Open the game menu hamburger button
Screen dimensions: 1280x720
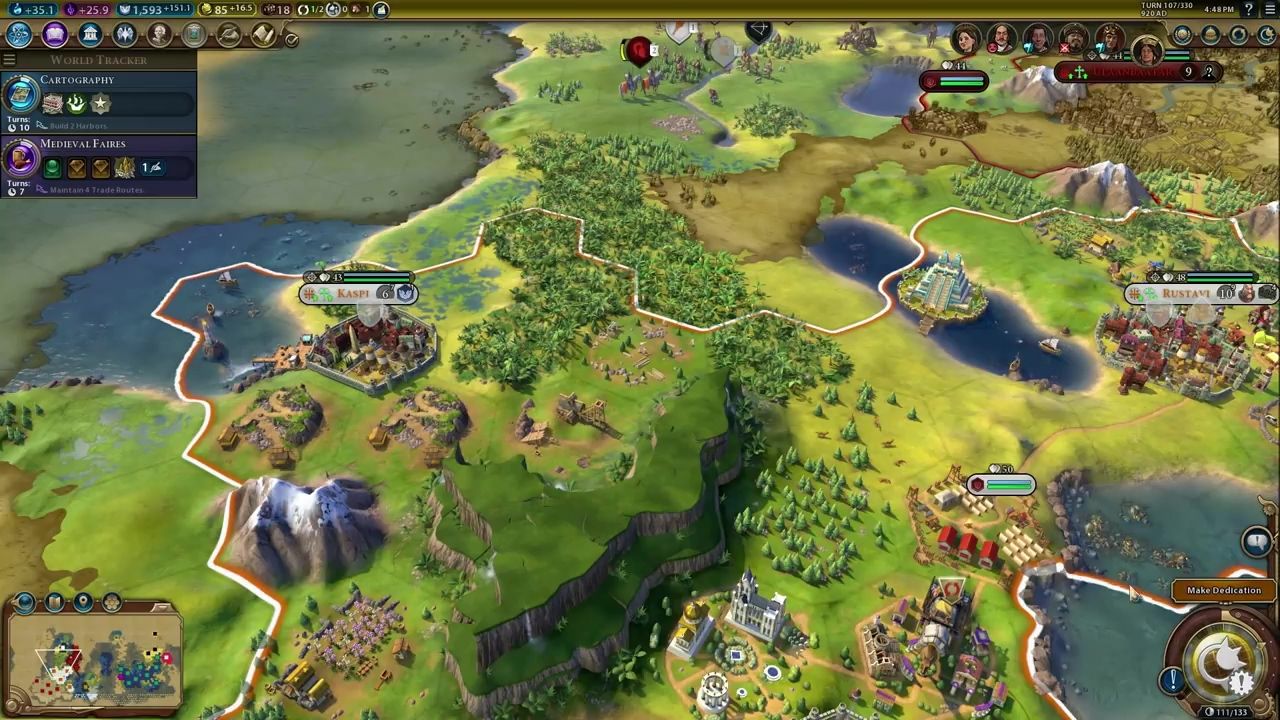pos(1268,10)
